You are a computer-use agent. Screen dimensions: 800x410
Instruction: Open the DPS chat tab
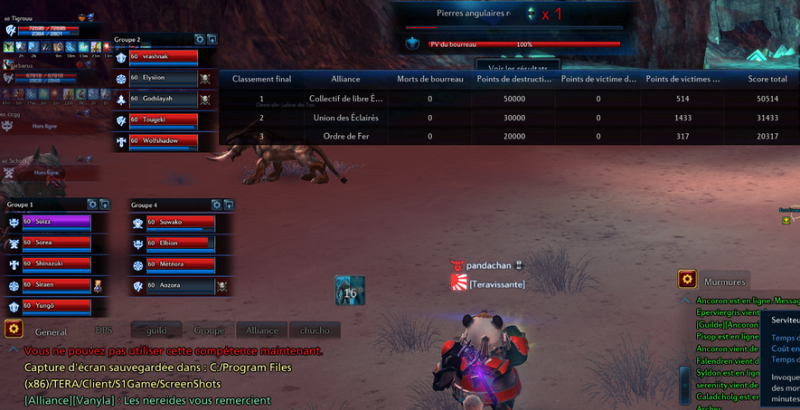pos(104,330)
